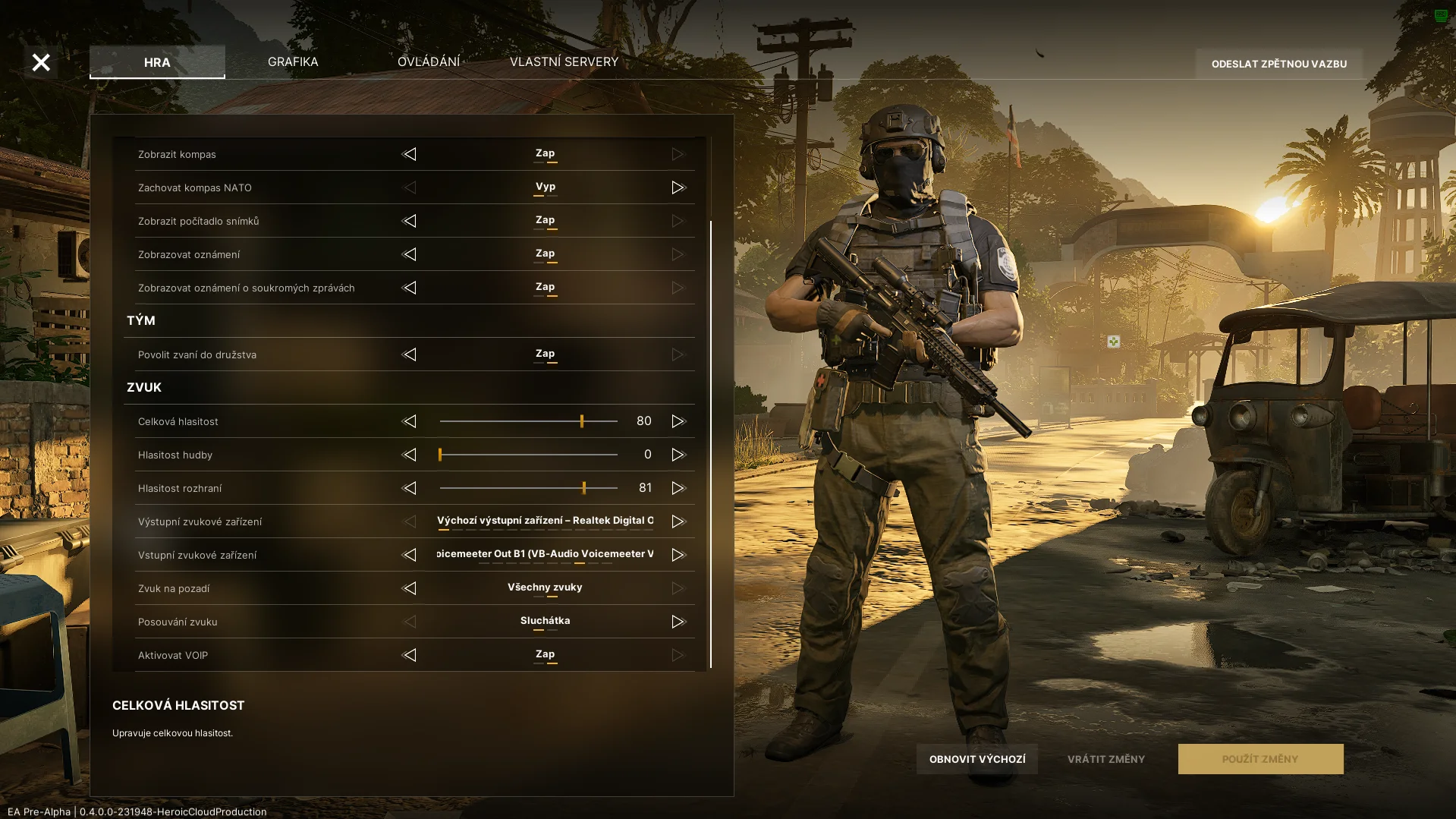The width and height of the screenshot is (1456, 819).
Task: Toggle Zobrazit kompas with its left arrow
Action: click(409, 154)
